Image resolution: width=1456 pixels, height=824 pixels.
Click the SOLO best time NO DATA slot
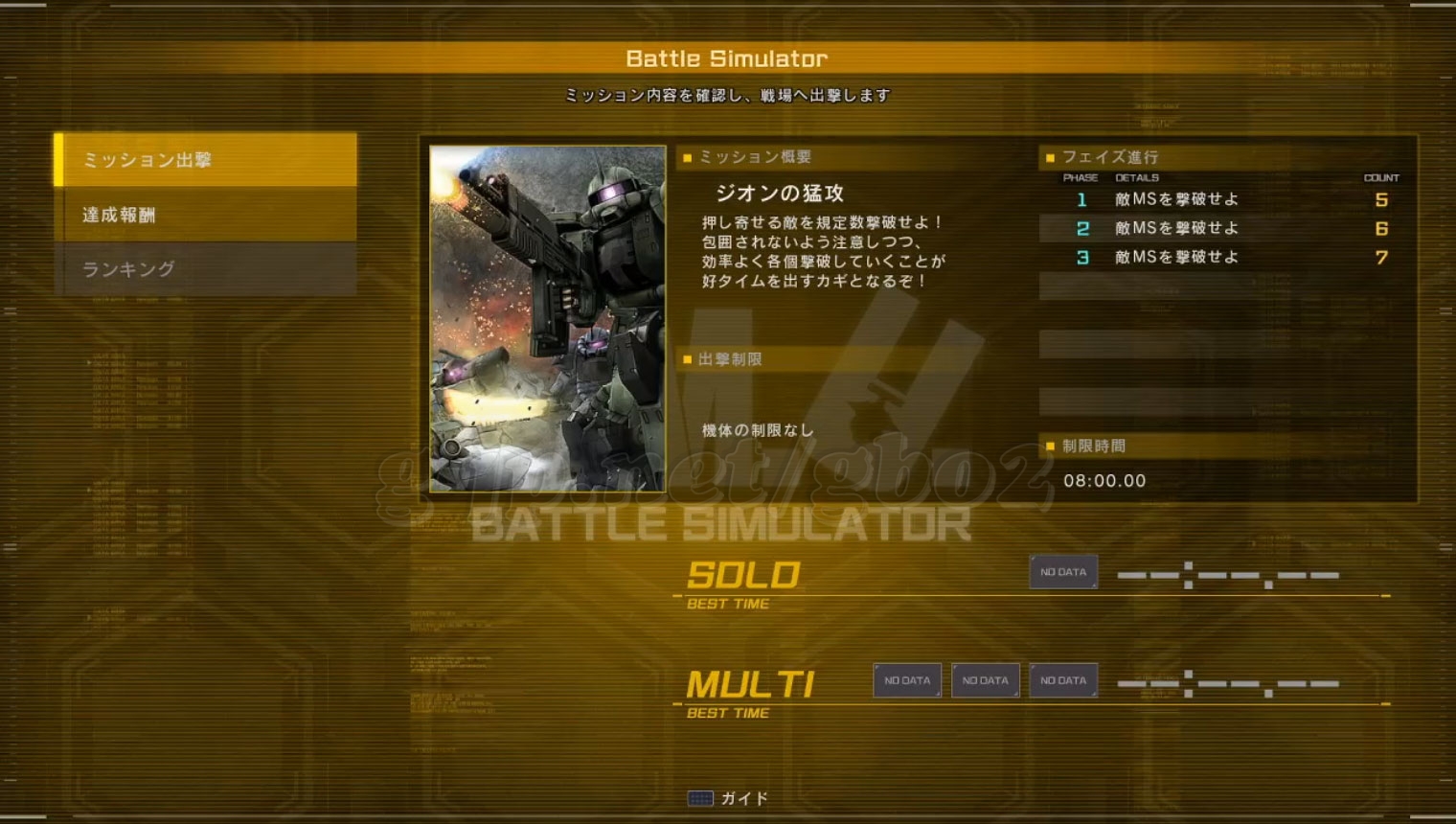point(1063,572)
